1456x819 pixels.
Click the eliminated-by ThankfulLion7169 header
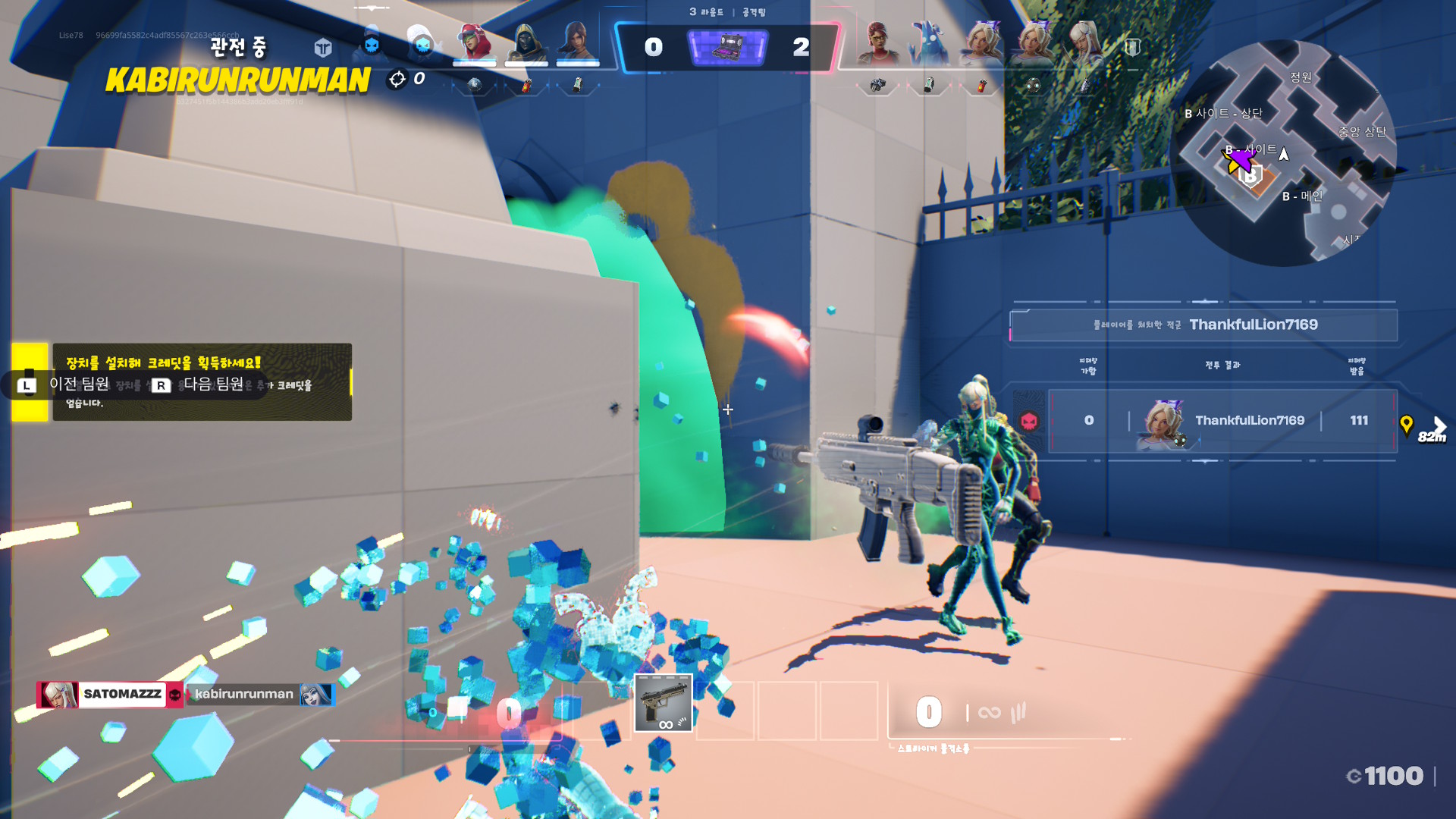click(1204, 325)
